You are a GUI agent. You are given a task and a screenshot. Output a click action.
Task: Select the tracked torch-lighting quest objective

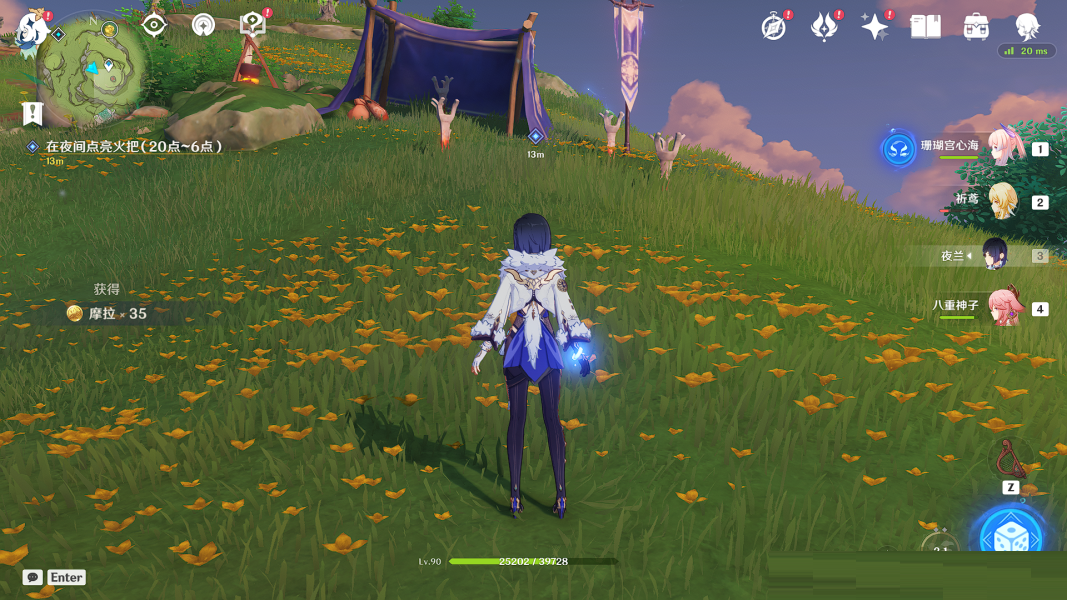coord(132,146)
